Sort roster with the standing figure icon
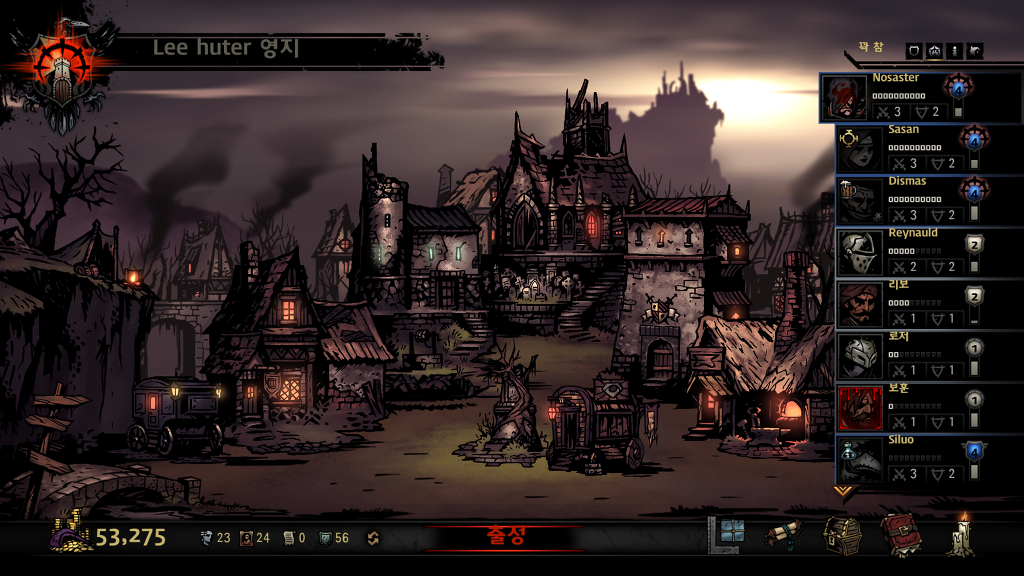The image size is (1024, 576). coord(954,51)
